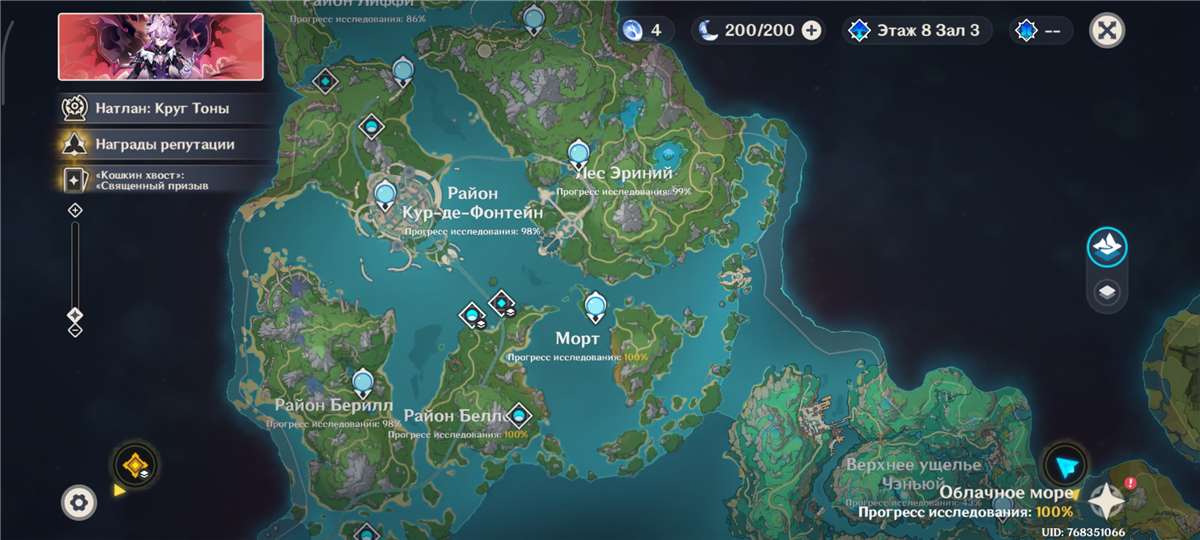This screenshot has height=540, width=1200.
Task: Select the waypoint above Район Берилл label
Action: click(x=363, y=382)
